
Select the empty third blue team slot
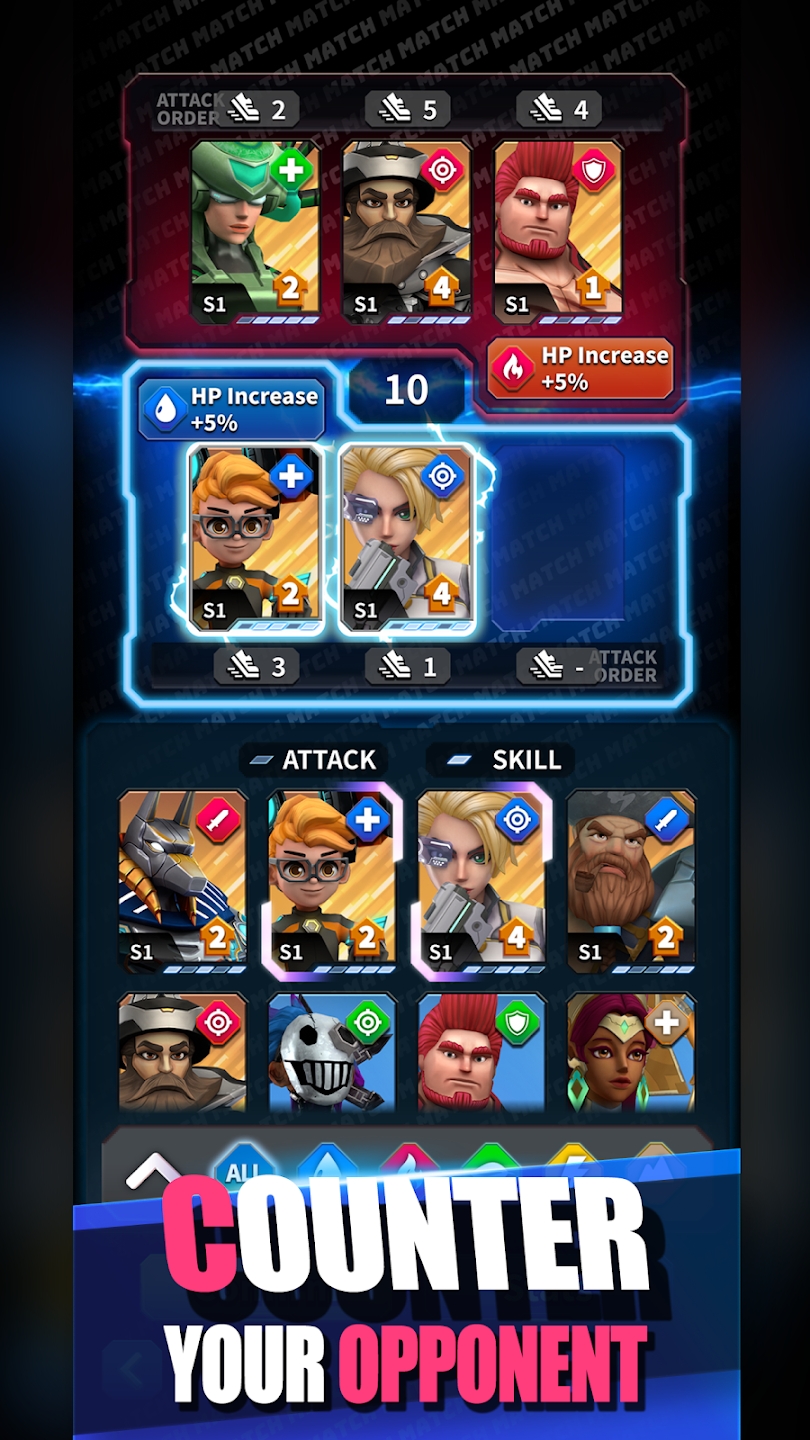[x=558, y=539]
